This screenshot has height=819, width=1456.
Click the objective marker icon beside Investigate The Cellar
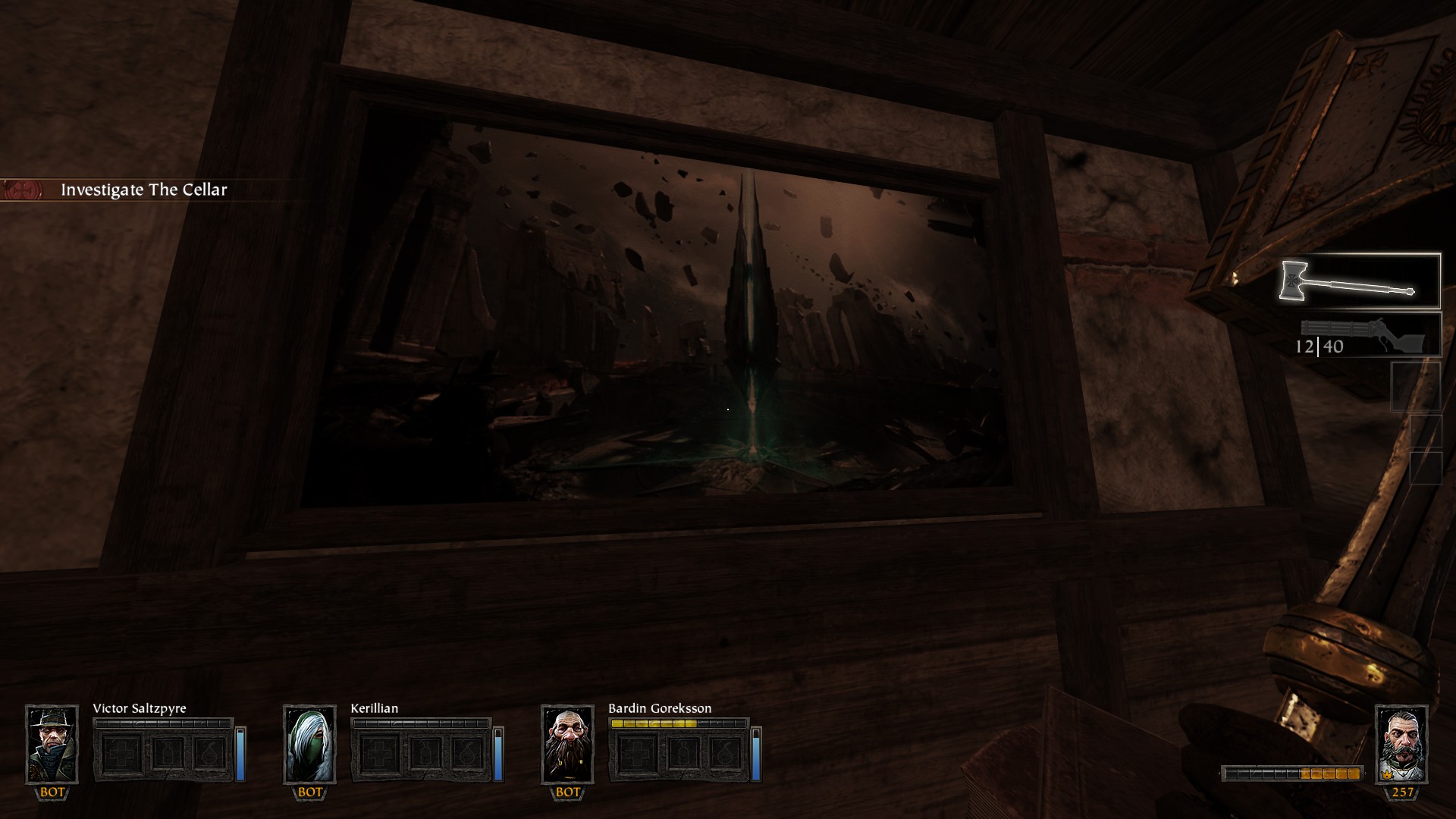23,188
